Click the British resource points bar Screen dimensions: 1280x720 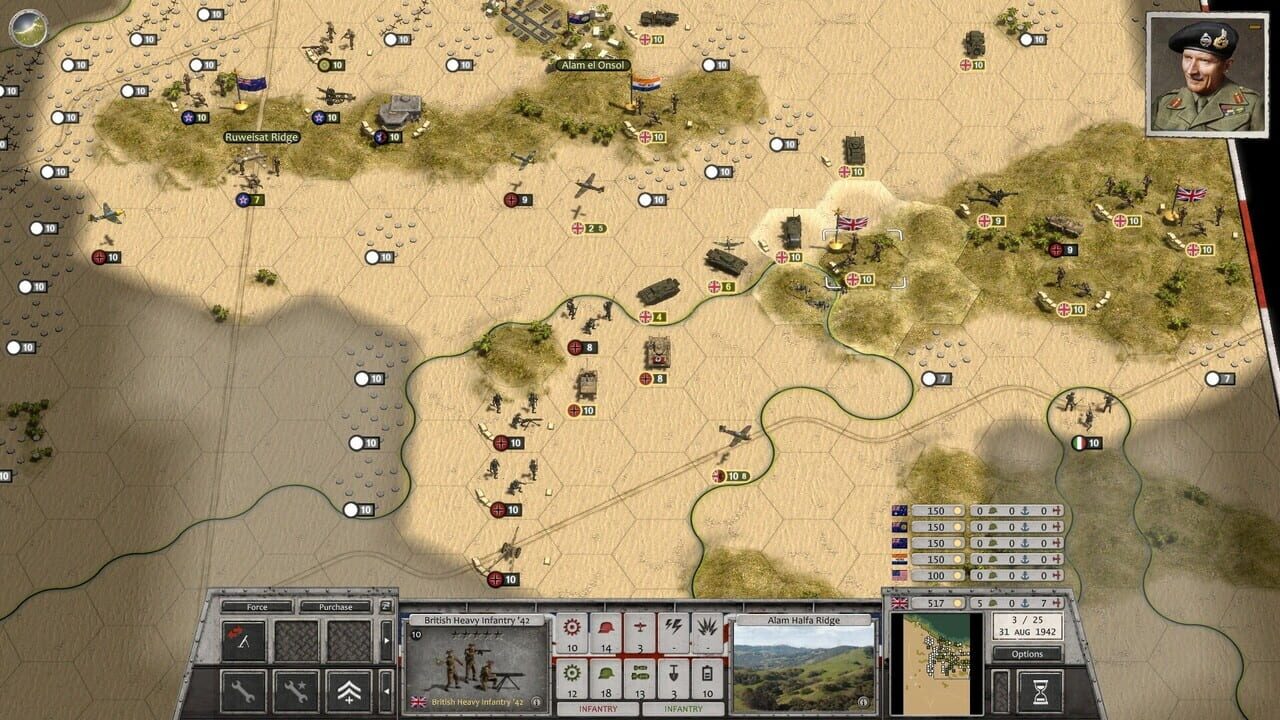coord(935,603)
